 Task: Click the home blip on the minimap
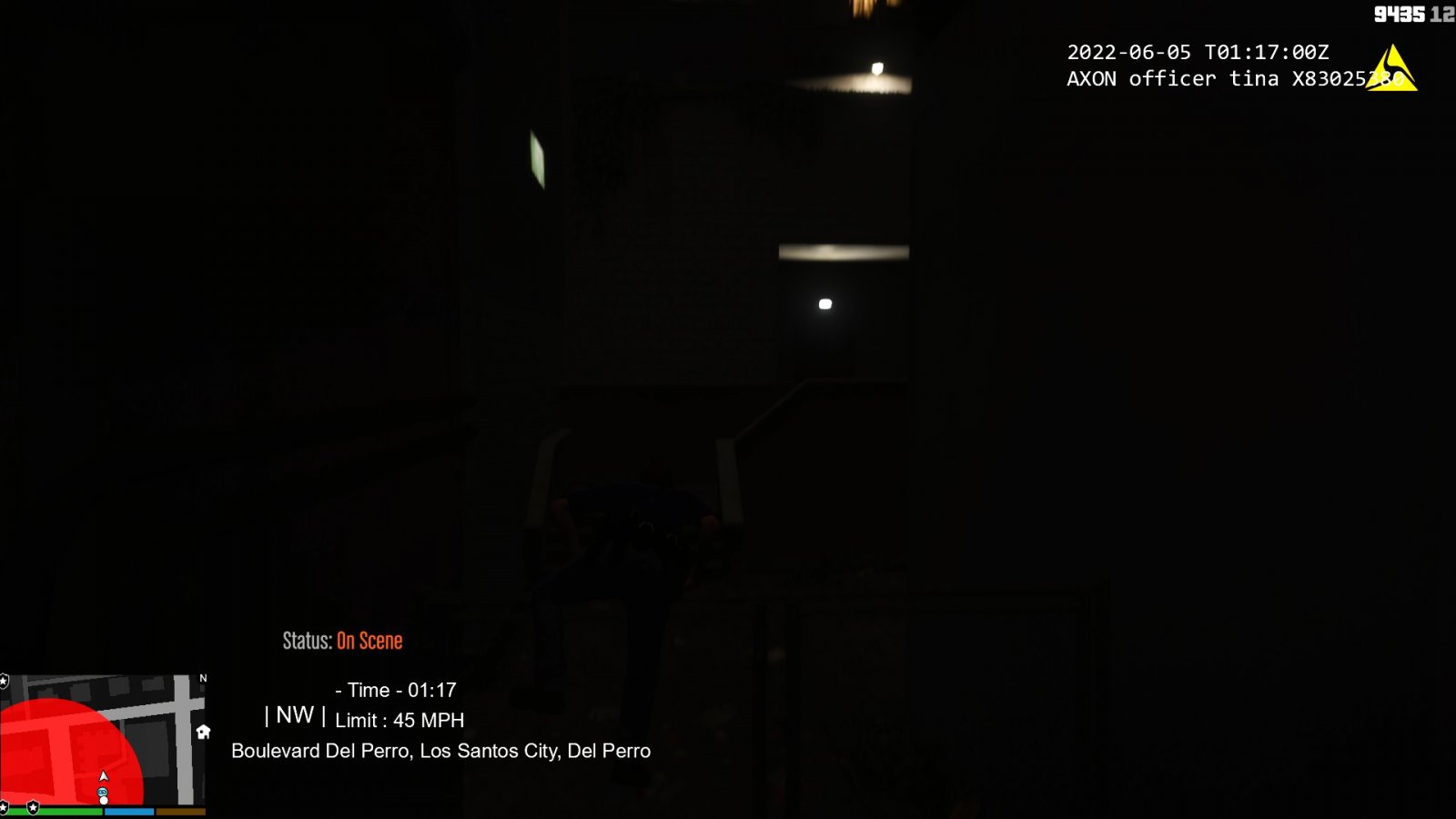(204, 733)
